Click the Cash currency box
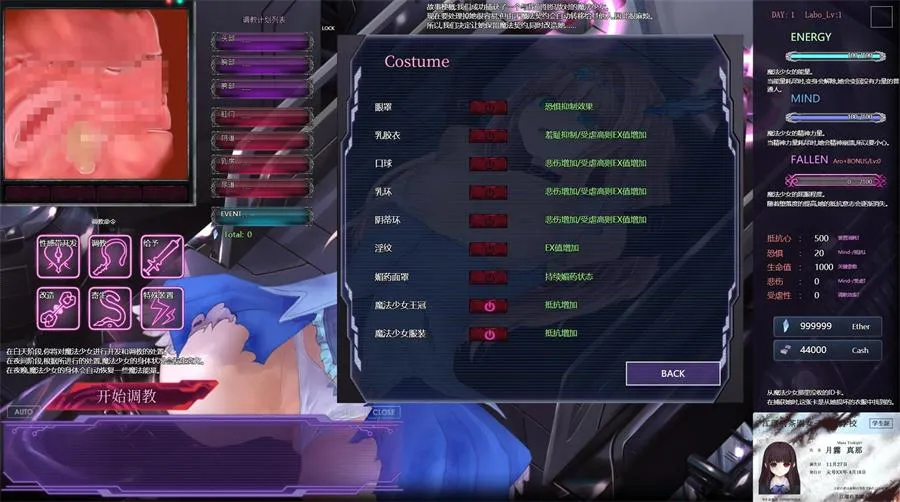This screenshot has width=900, height=502. (x=830, y=350)
